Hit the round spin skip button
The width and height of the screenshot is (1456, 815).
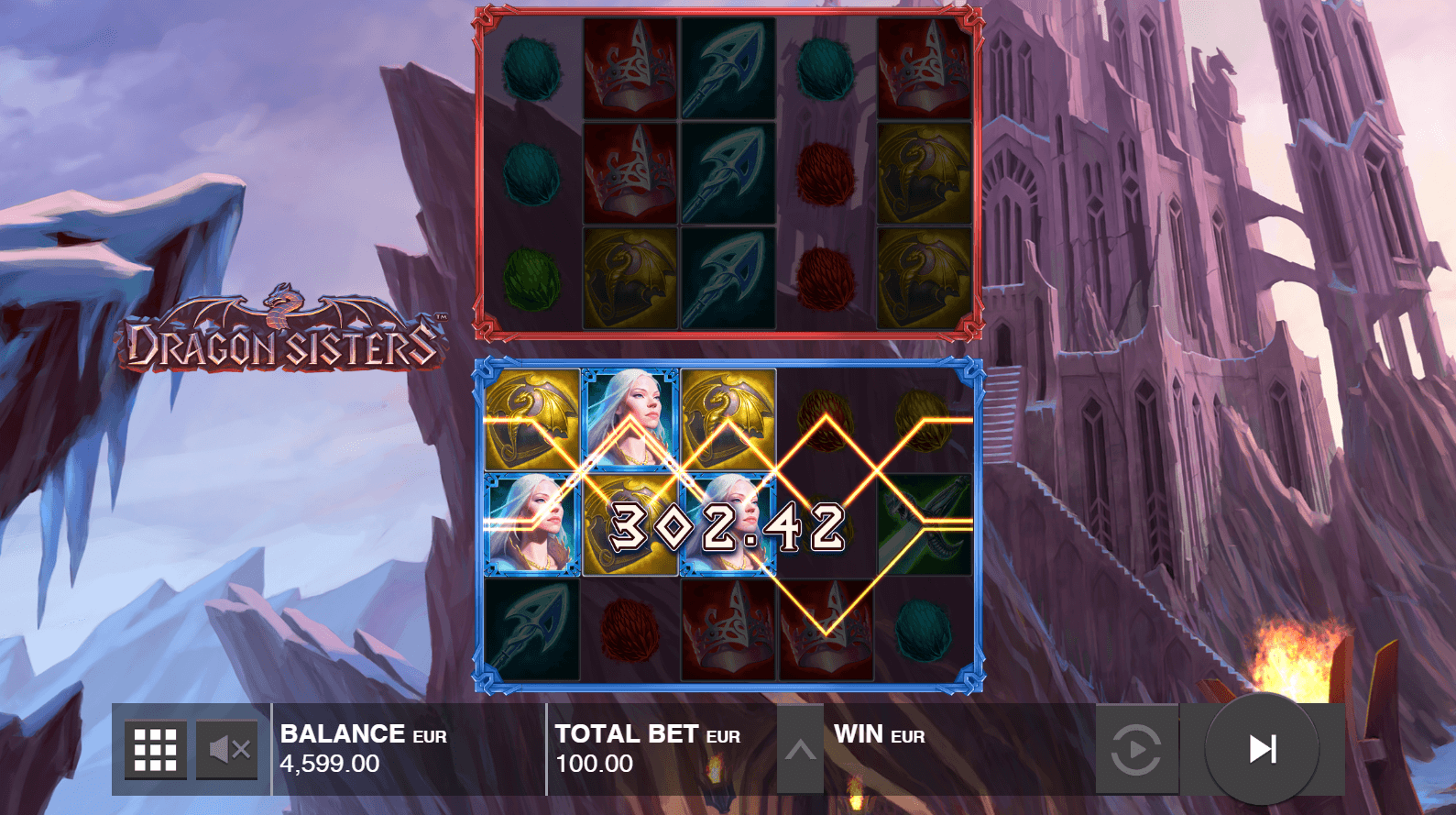(x=1262, y=749)
